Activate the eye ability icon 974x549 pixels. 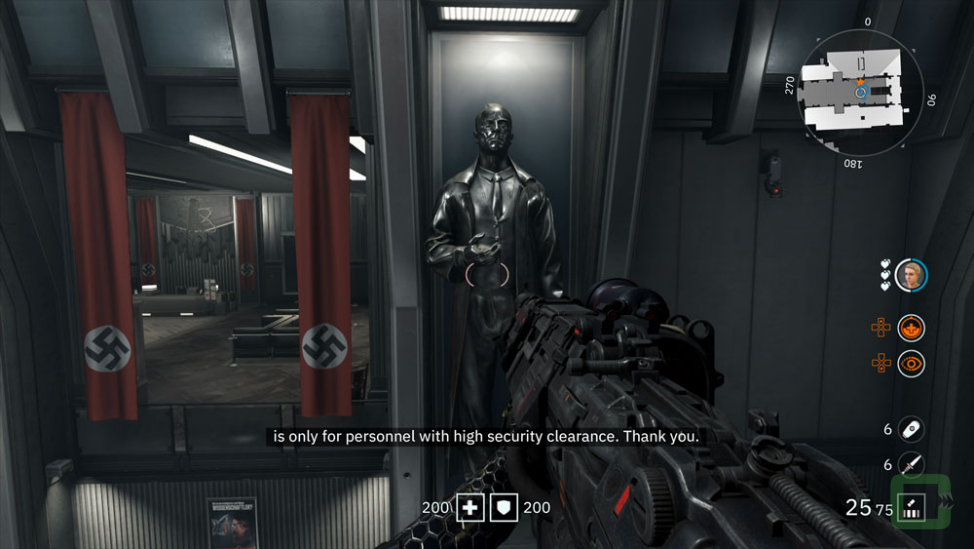pos(910,363)
